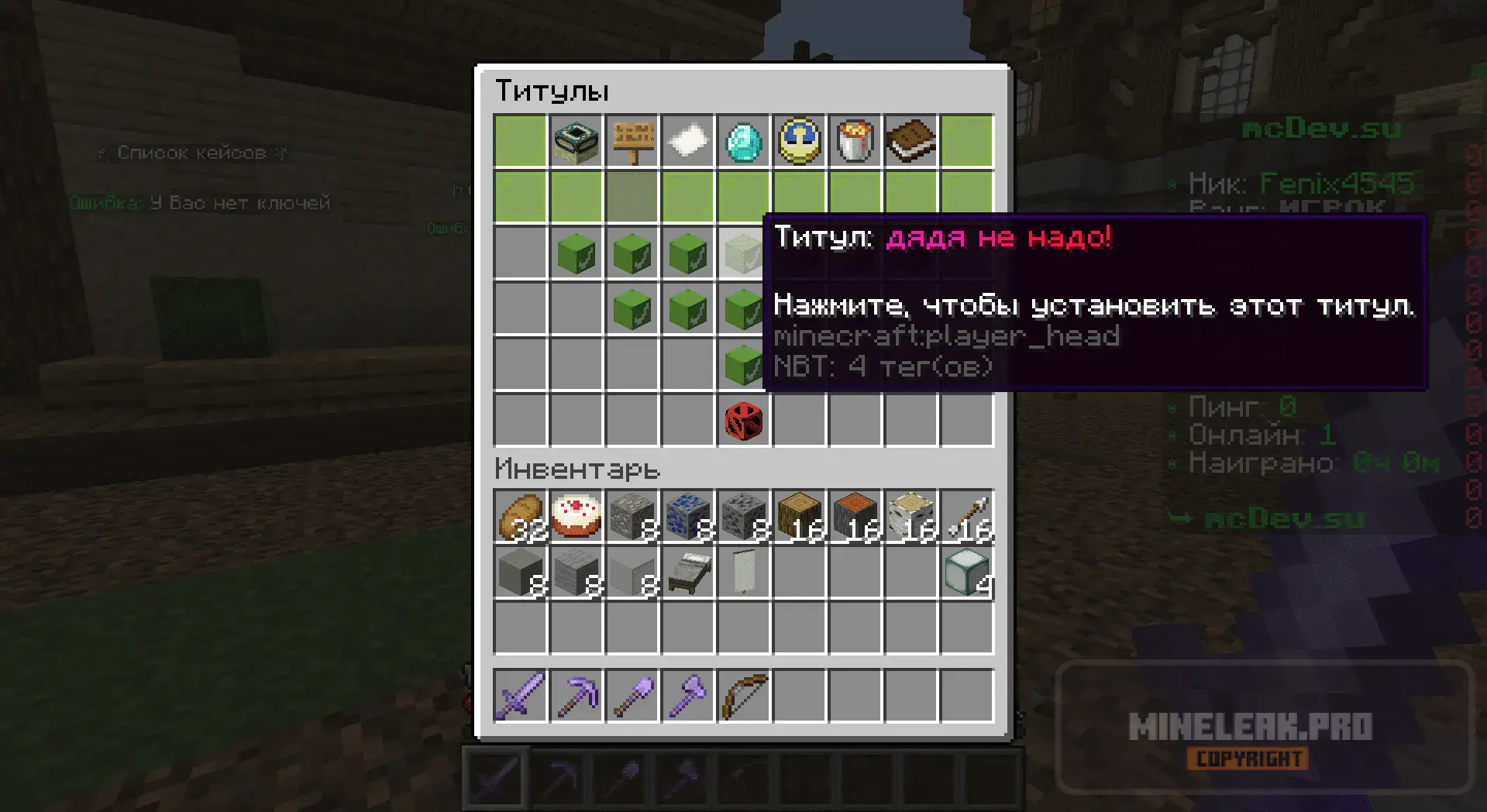The height and width of the screenshot is (812, 1487).
Task: Click the diamond icon
Action: 744,141
